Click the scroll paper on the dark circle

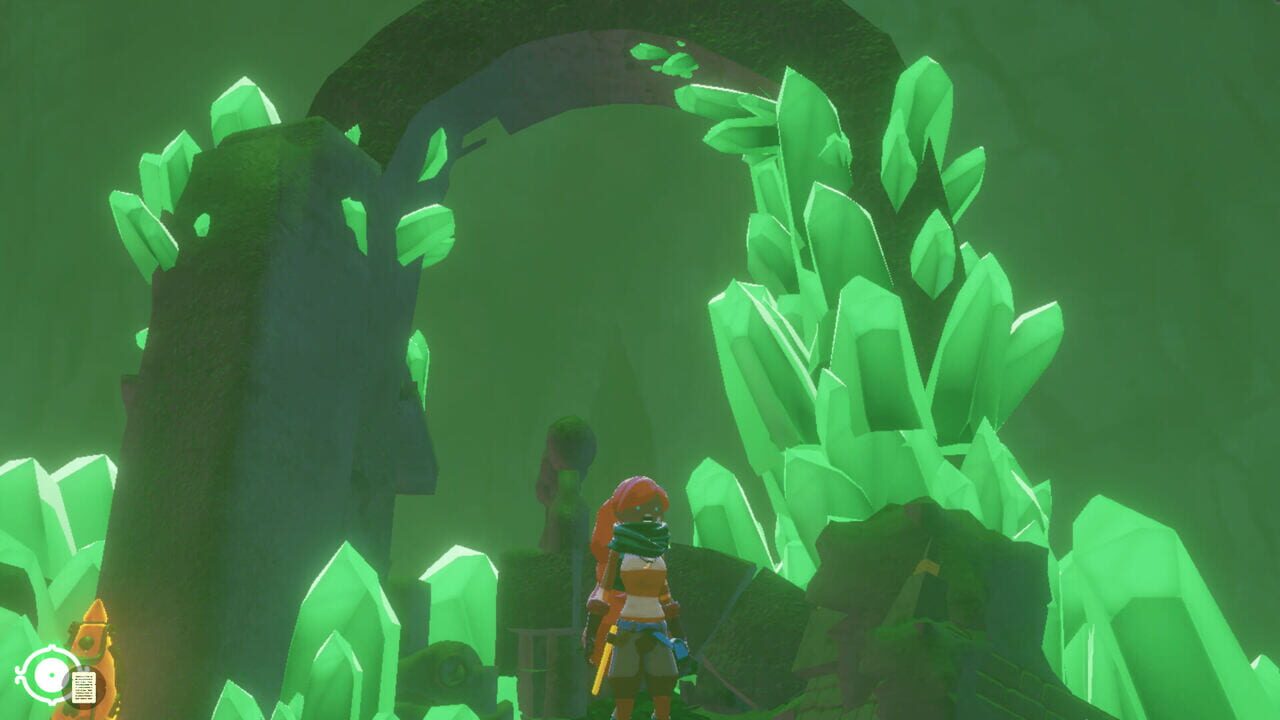tap(85, 688)
